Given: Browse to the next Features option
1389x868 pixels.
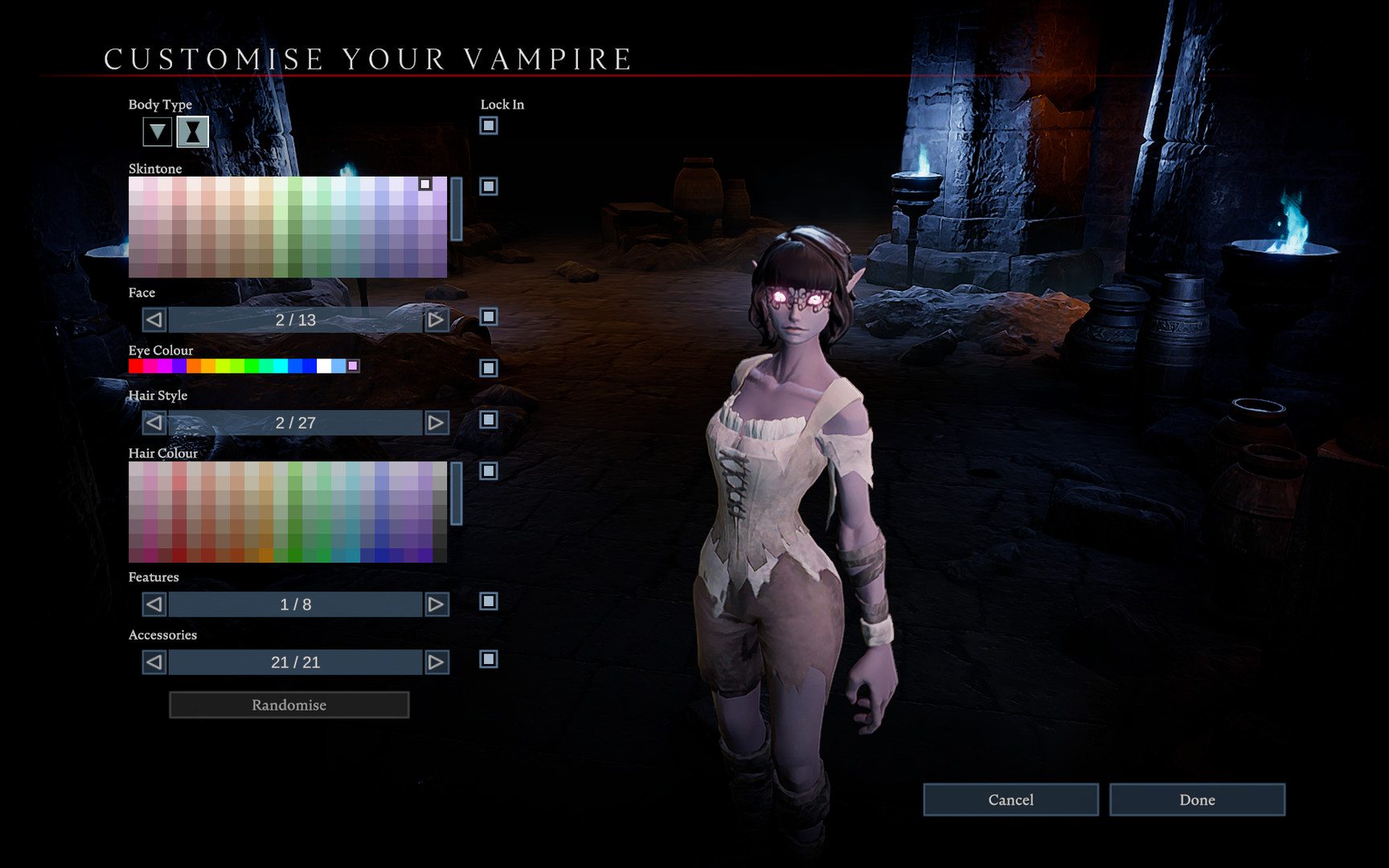Looking at the screenshot, I should point(436,604).
